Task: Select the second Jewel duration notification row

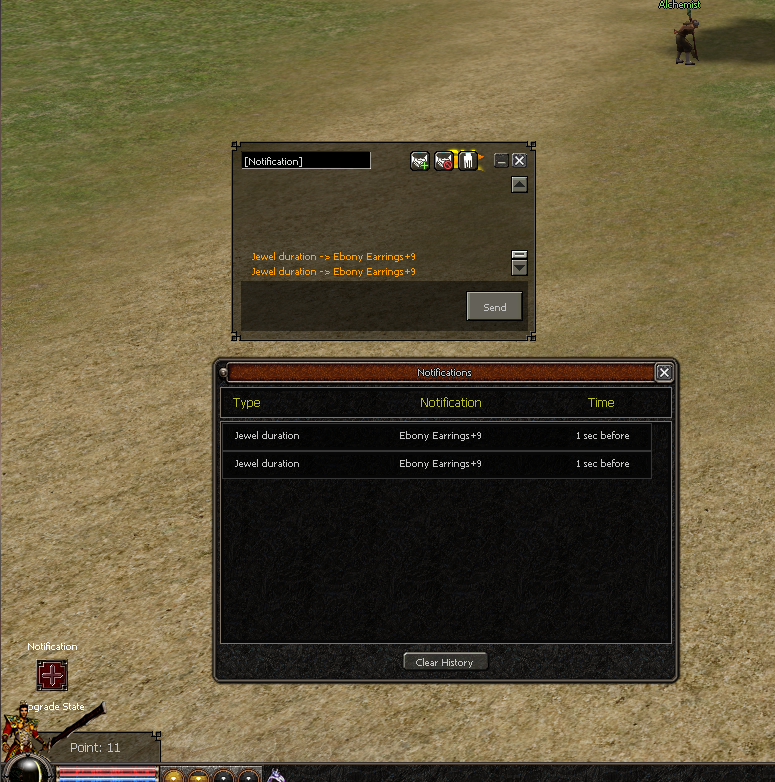Action: [436, 464]
